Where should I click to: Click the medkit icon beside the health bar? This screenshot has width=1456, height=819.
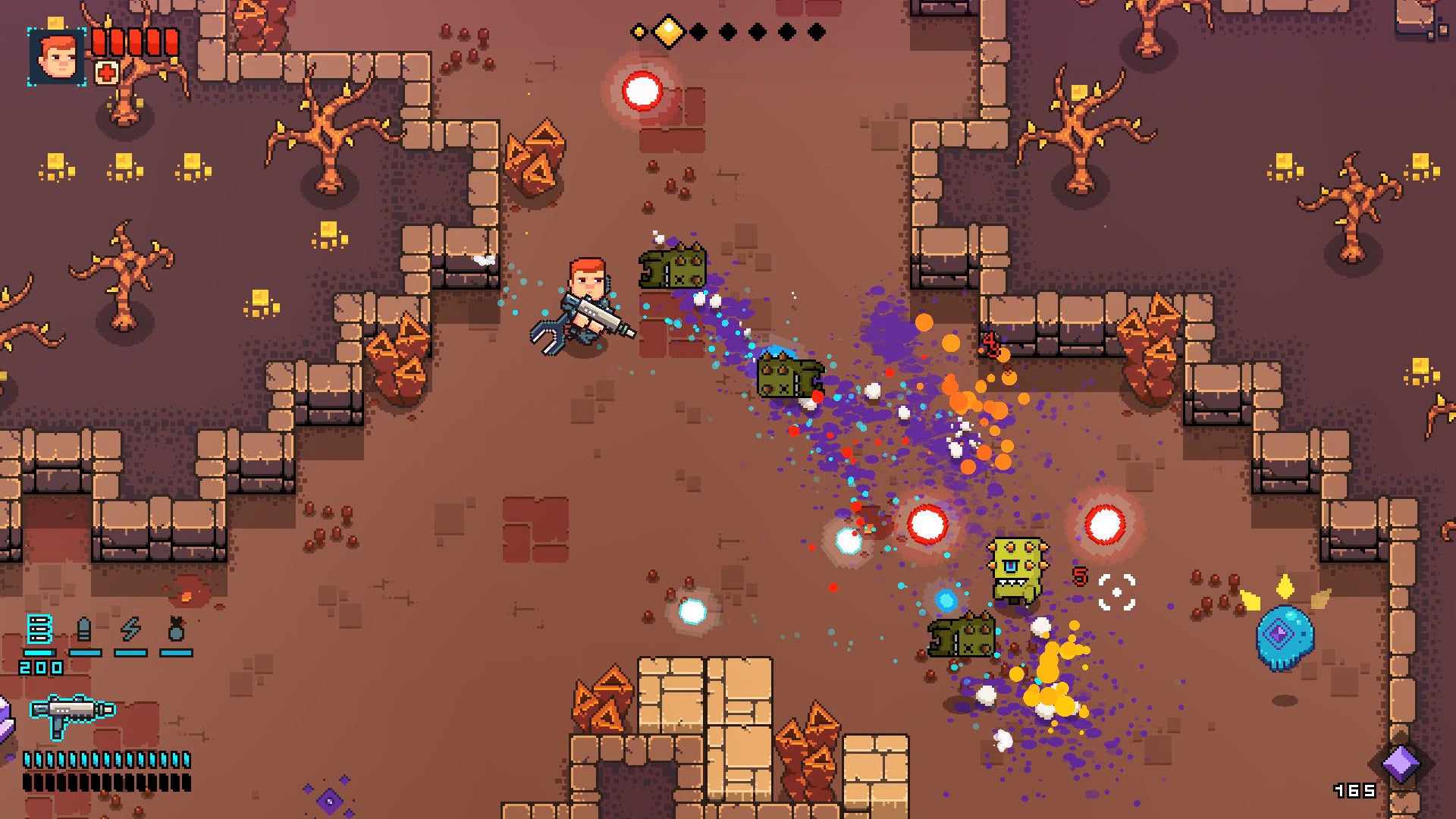coord(106,72)
